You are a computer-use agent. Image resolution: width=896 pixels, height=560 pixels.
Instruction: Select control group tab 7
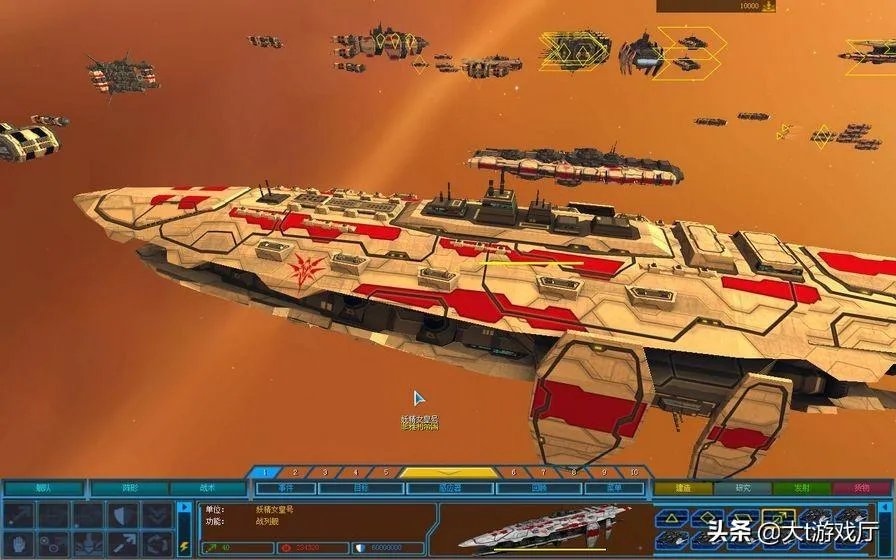click(543, 472)
